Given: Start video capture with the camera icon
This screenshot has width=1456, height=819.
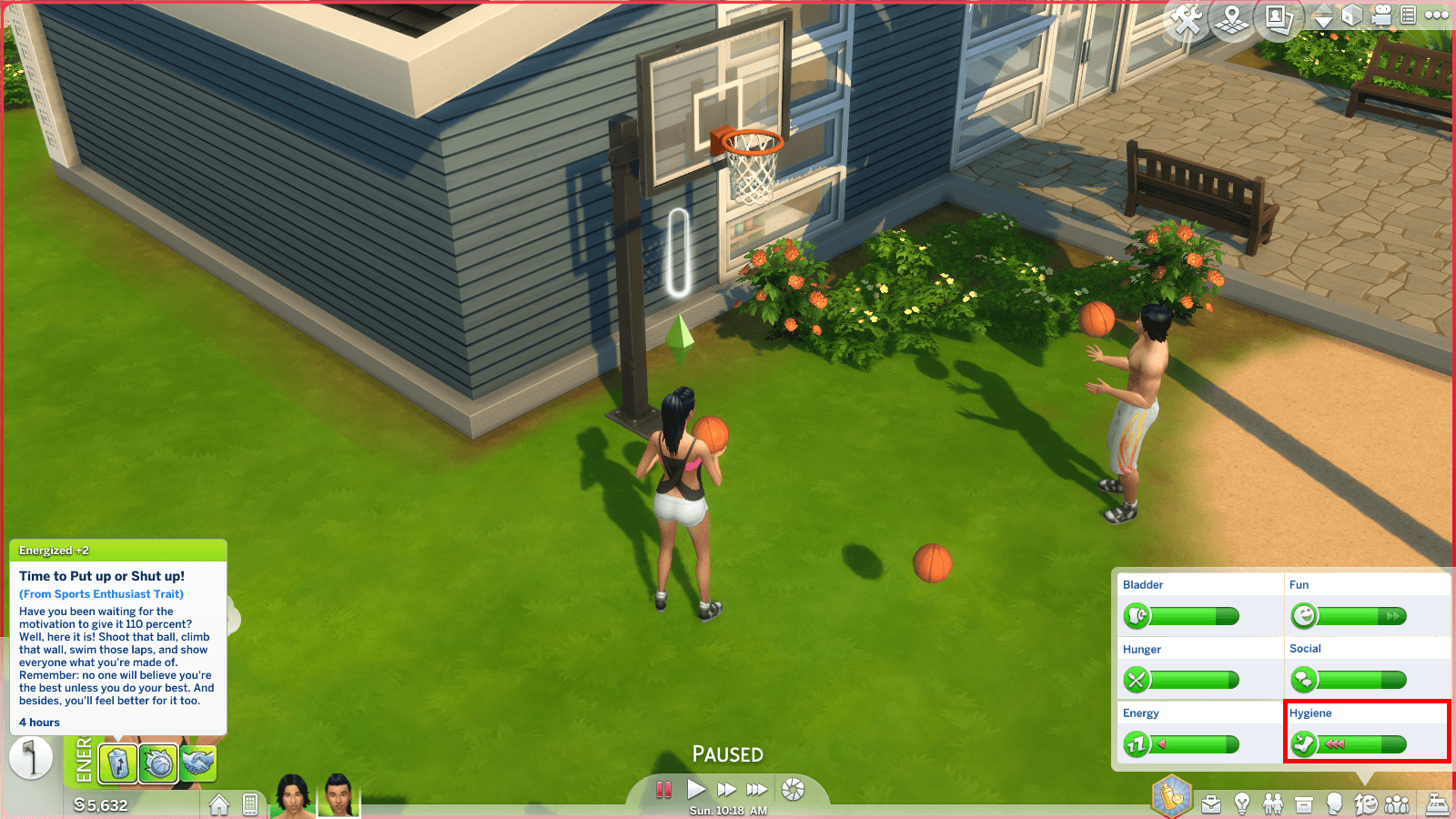Looking at the screenshot, I should (1381, 15).
